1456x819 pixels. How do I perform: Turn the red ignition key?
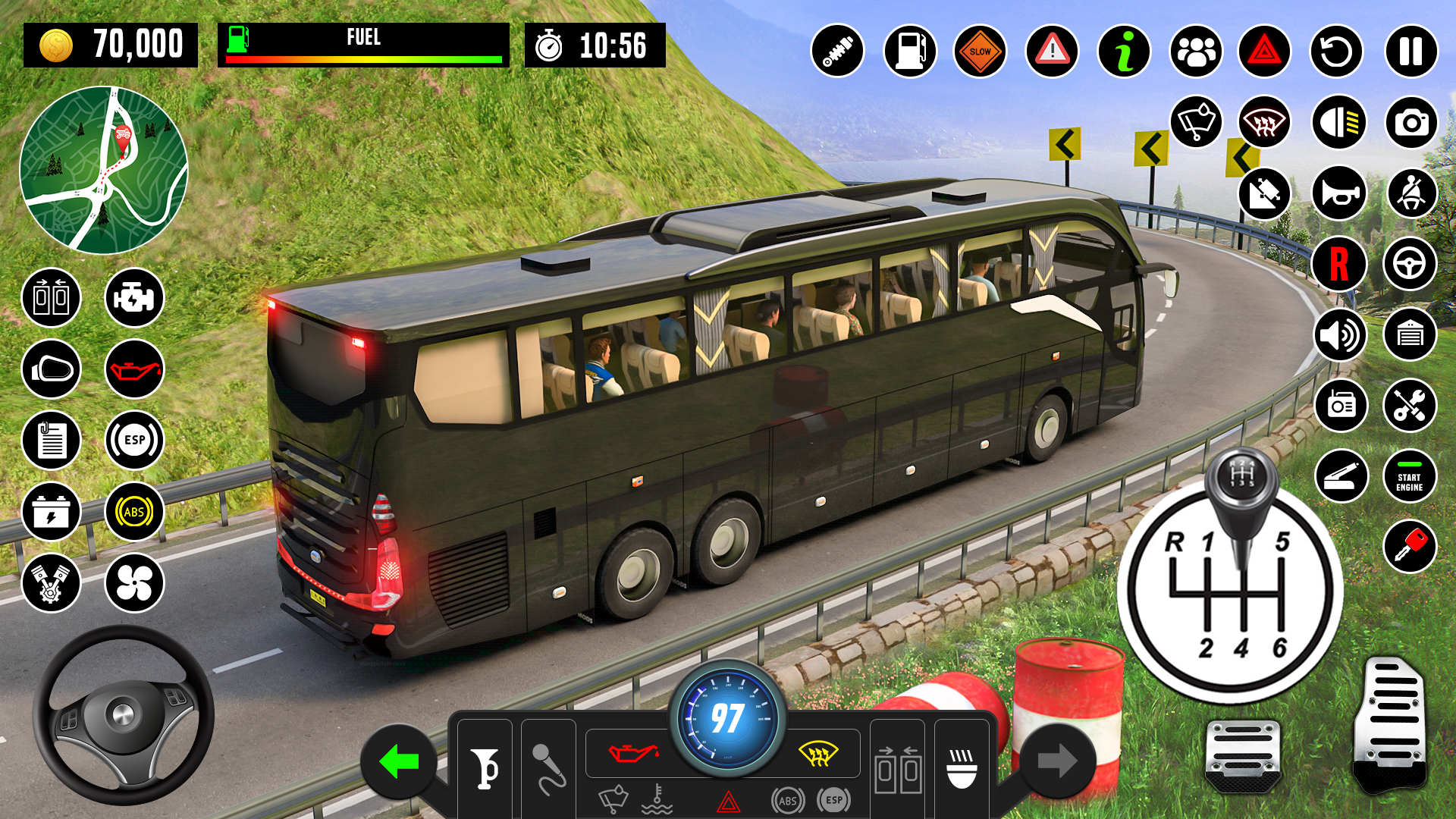pyautogui.click(x=1410, y=546)
